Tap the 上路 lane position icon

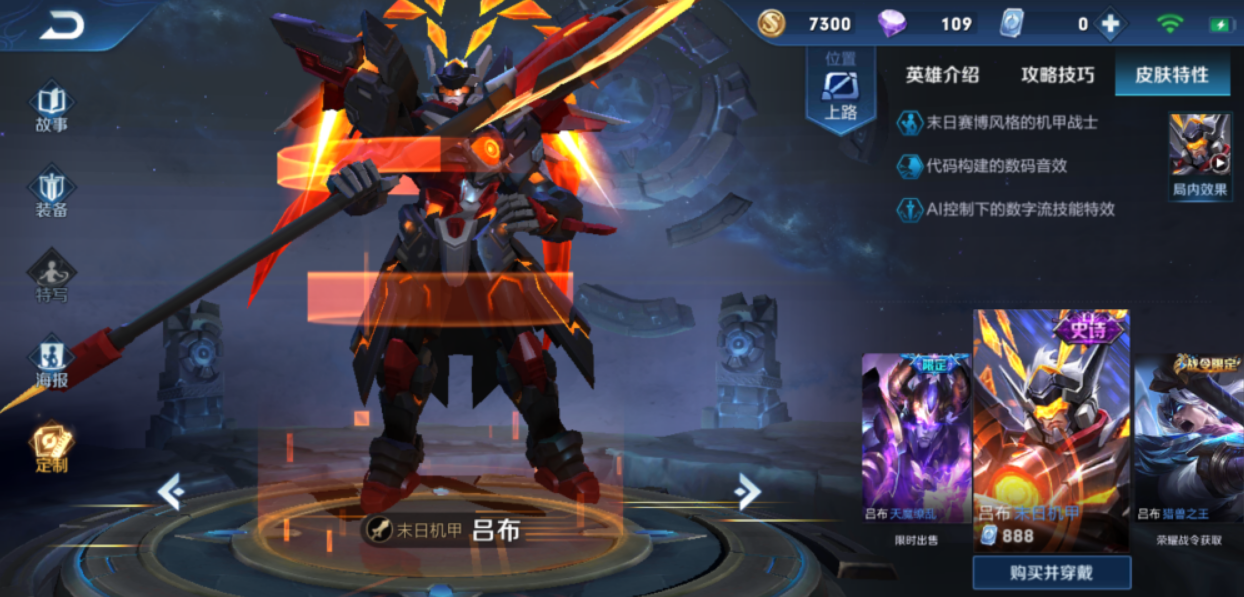(841, 90)
